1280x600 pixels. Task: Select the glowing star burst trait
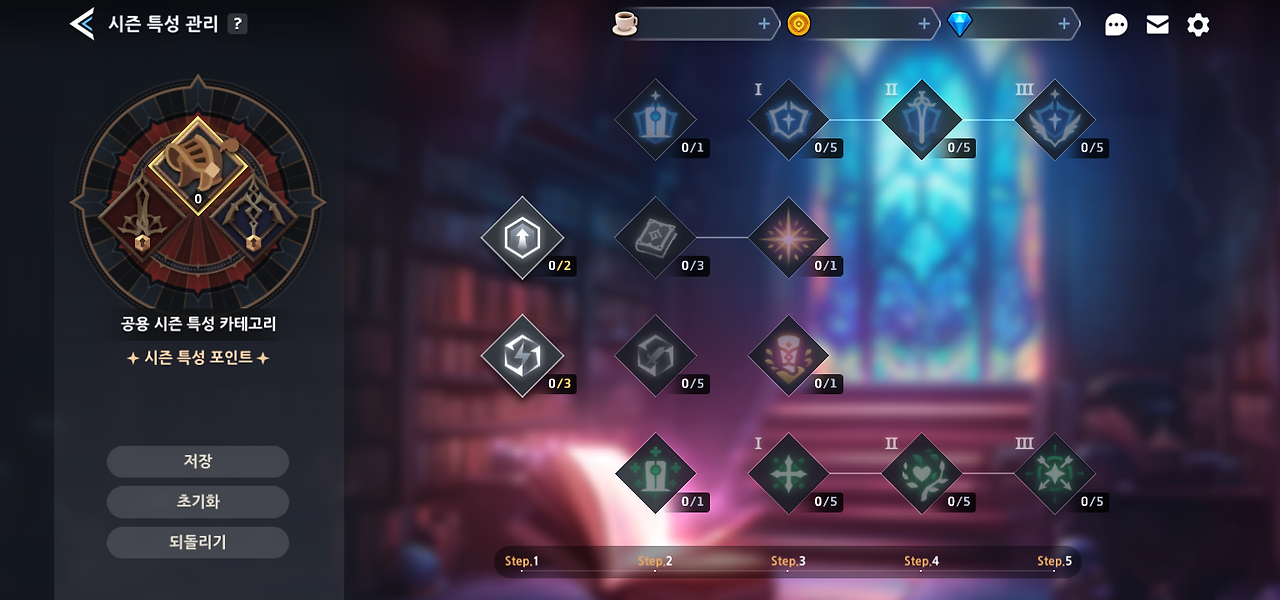click(788, 238)
